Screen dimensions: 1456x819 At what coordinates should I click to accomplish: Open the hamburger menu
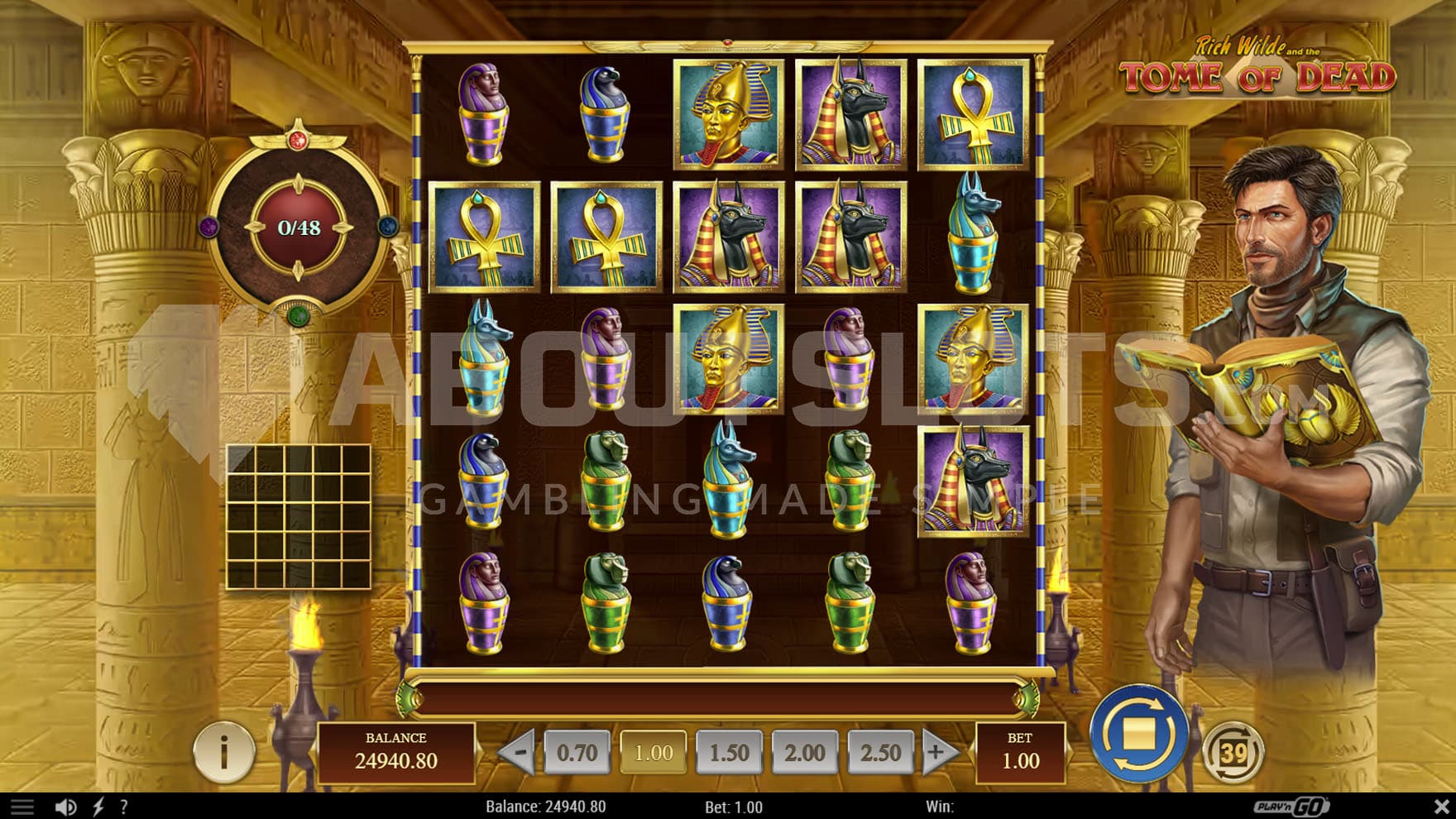22,807
